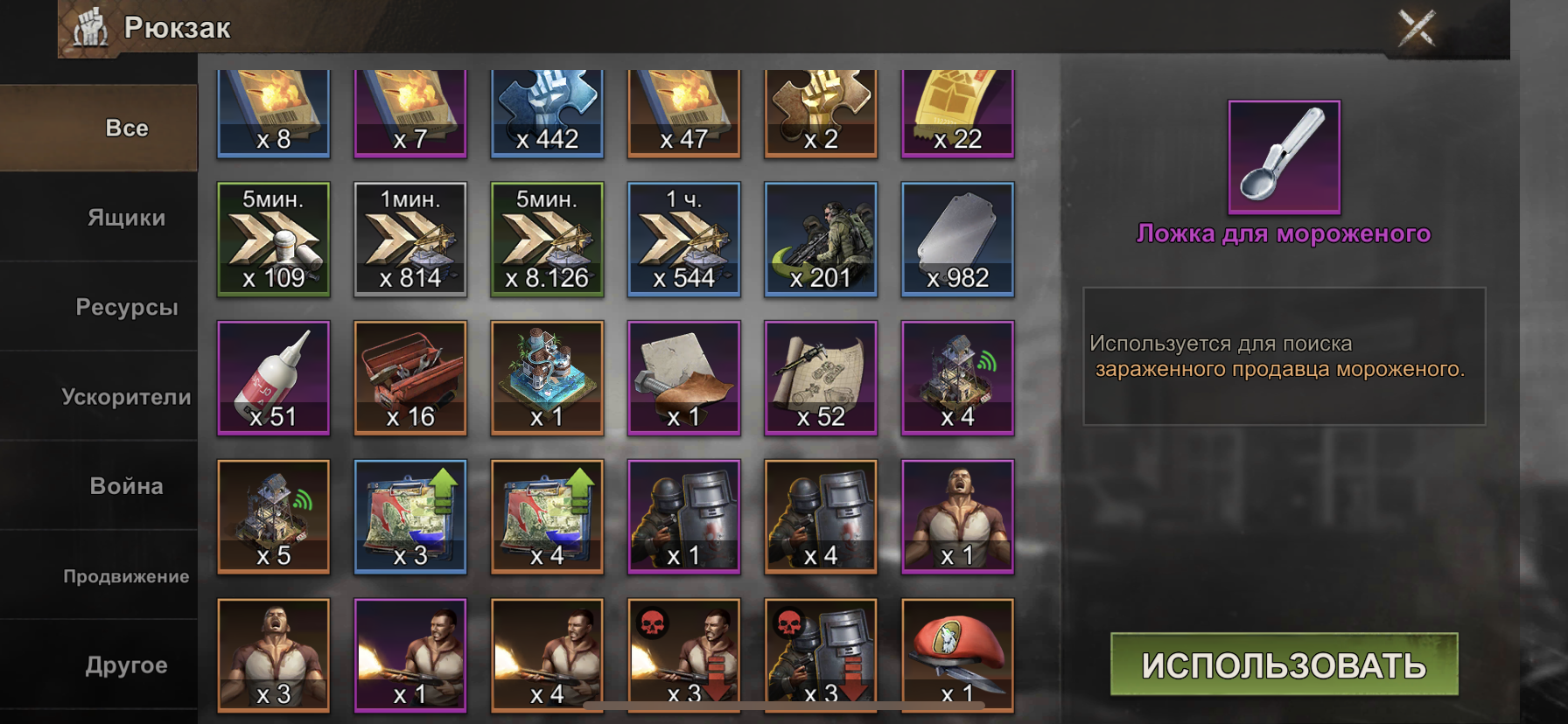Use the selected ice cream spoon item
1568x724 pixels.
(x=1284, y=665)
